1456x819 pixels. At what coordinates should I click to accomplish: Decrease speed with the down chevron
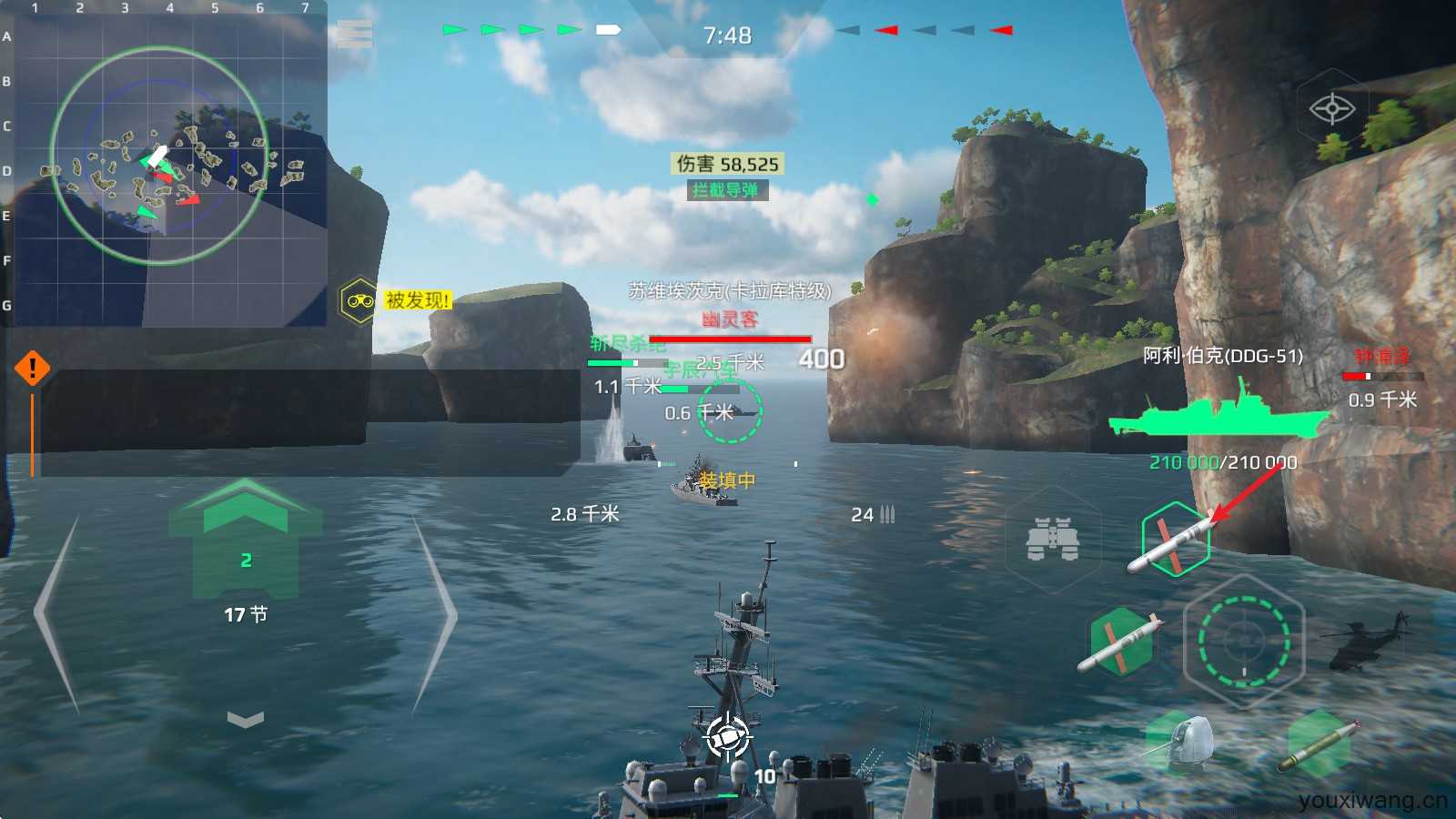coord(245,720)
